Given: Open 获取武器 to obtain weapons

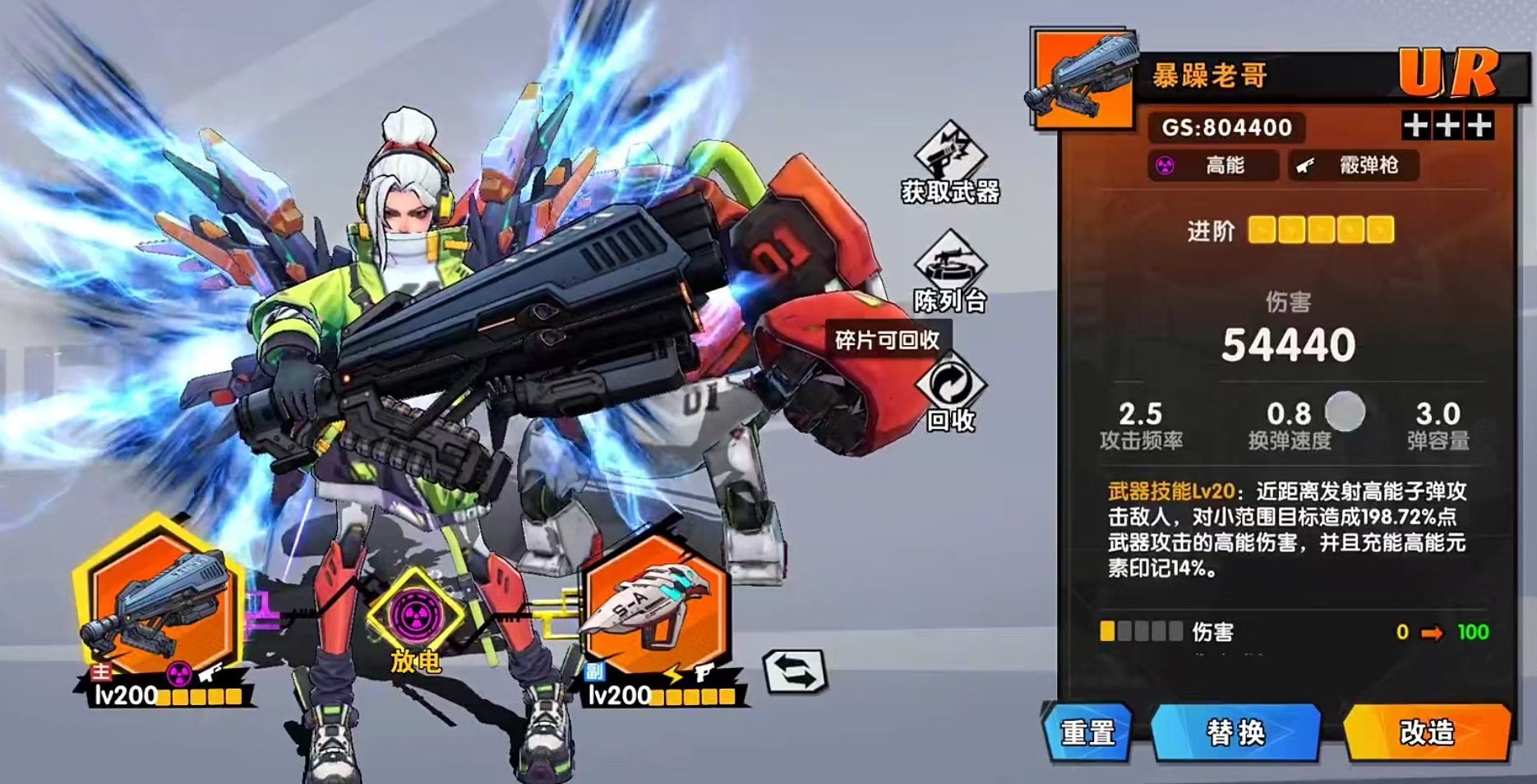Looking at the screenshot, I should pyautogui.click(x=950, y=164).
